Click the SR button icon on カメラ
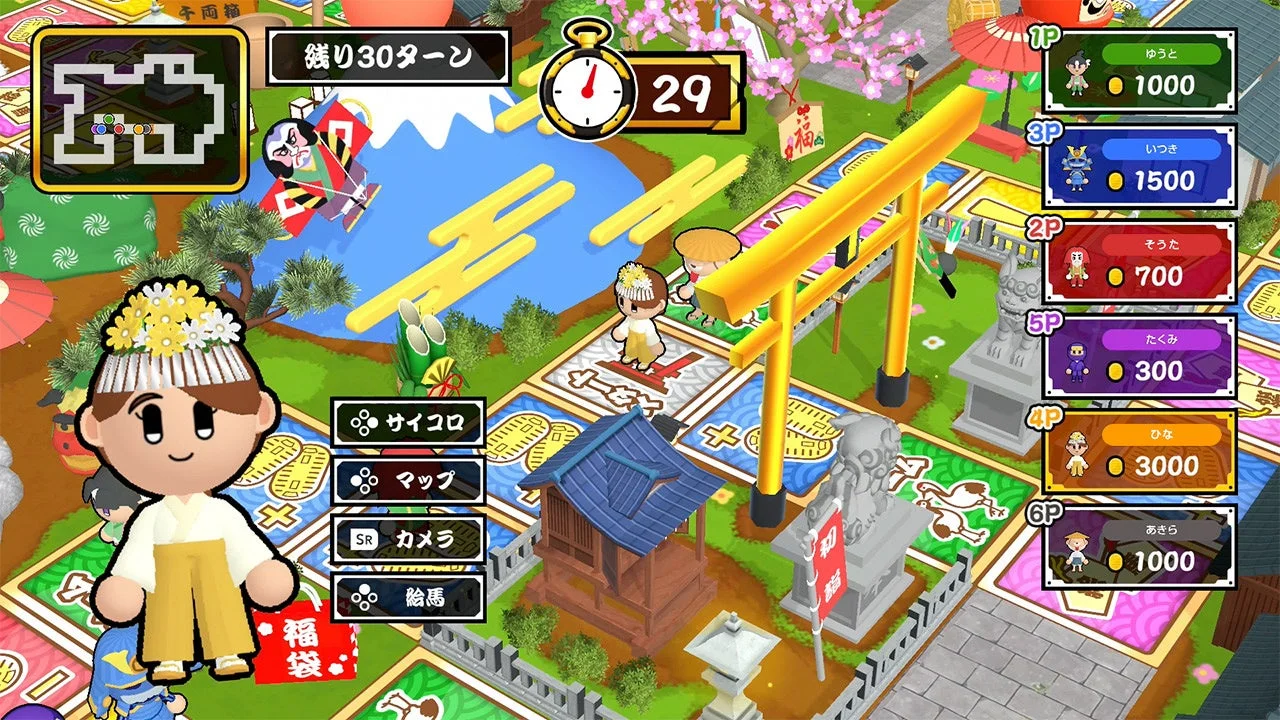The width and height of the screenshot is (1280, 720). point(366,537)
